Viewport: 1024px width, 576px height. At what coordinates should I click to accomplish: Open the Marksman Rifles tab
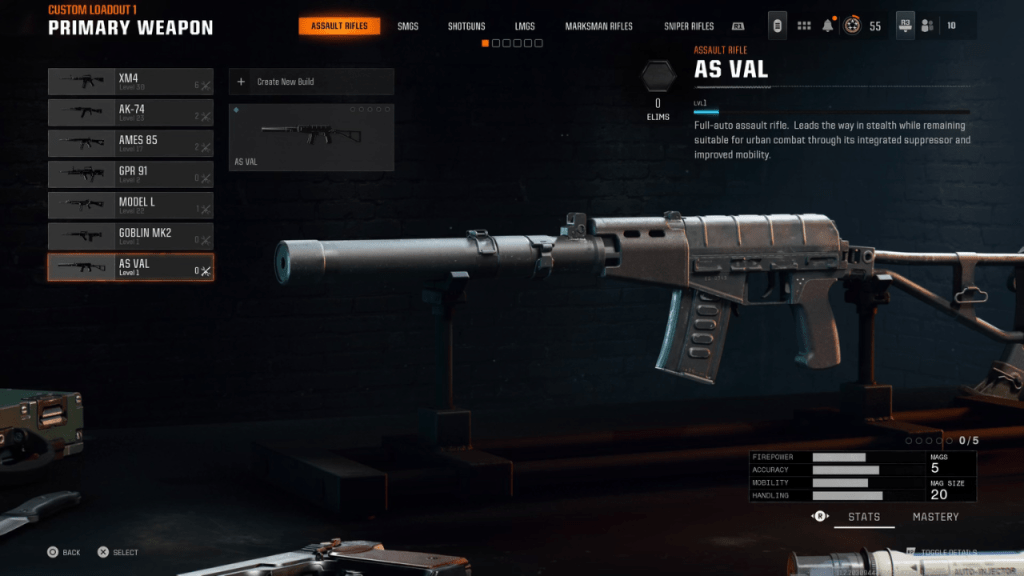598,26
